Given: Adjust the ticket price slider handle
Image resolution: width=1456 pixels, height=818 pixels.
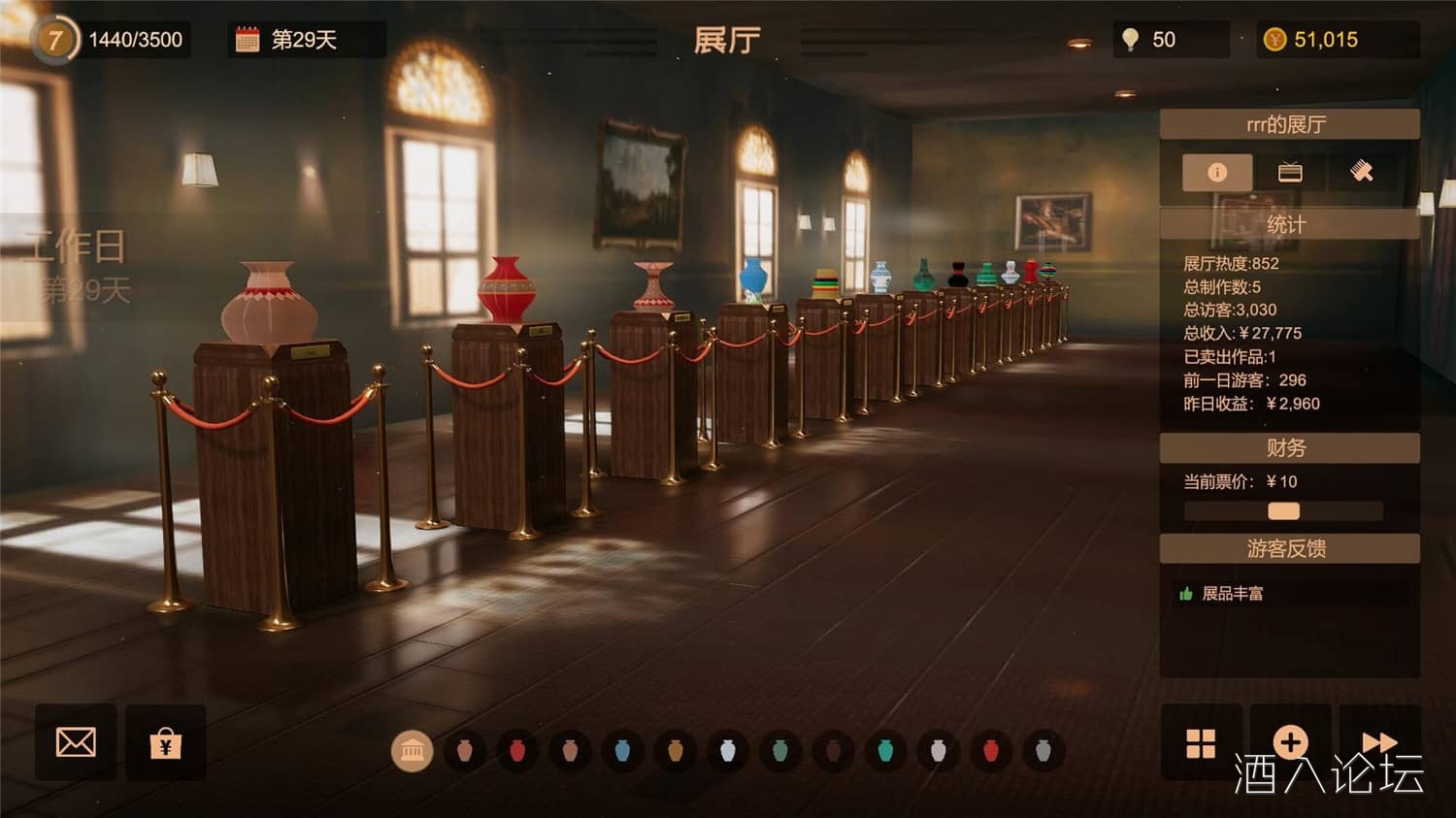Looking at the screenshot, I should click(x=1283, y=511).
